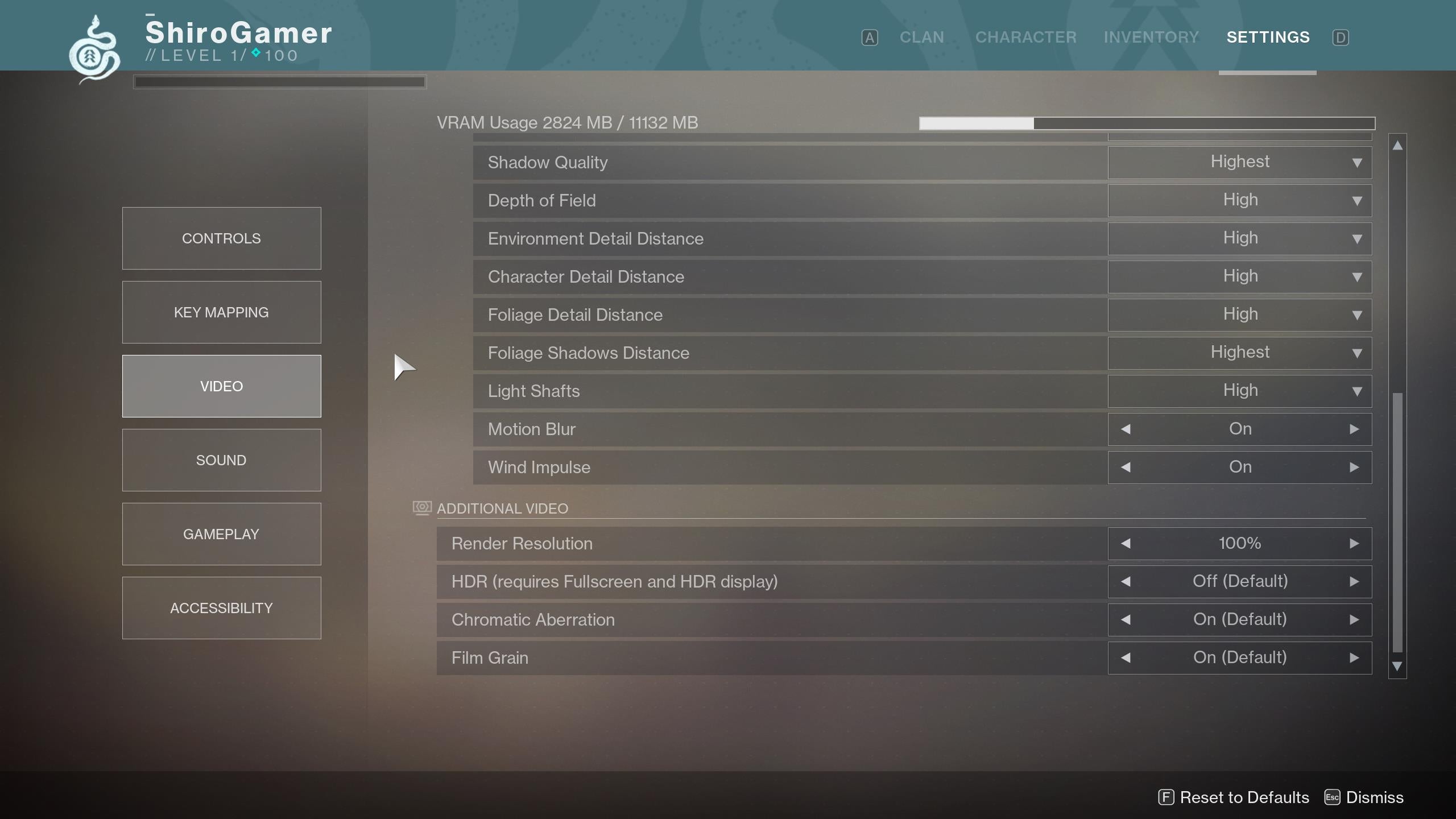Image resolution: width=1456 pixels, height=819 pixels.
Task: Open the INVENTORY menu item
Action: pos(1151,37)
